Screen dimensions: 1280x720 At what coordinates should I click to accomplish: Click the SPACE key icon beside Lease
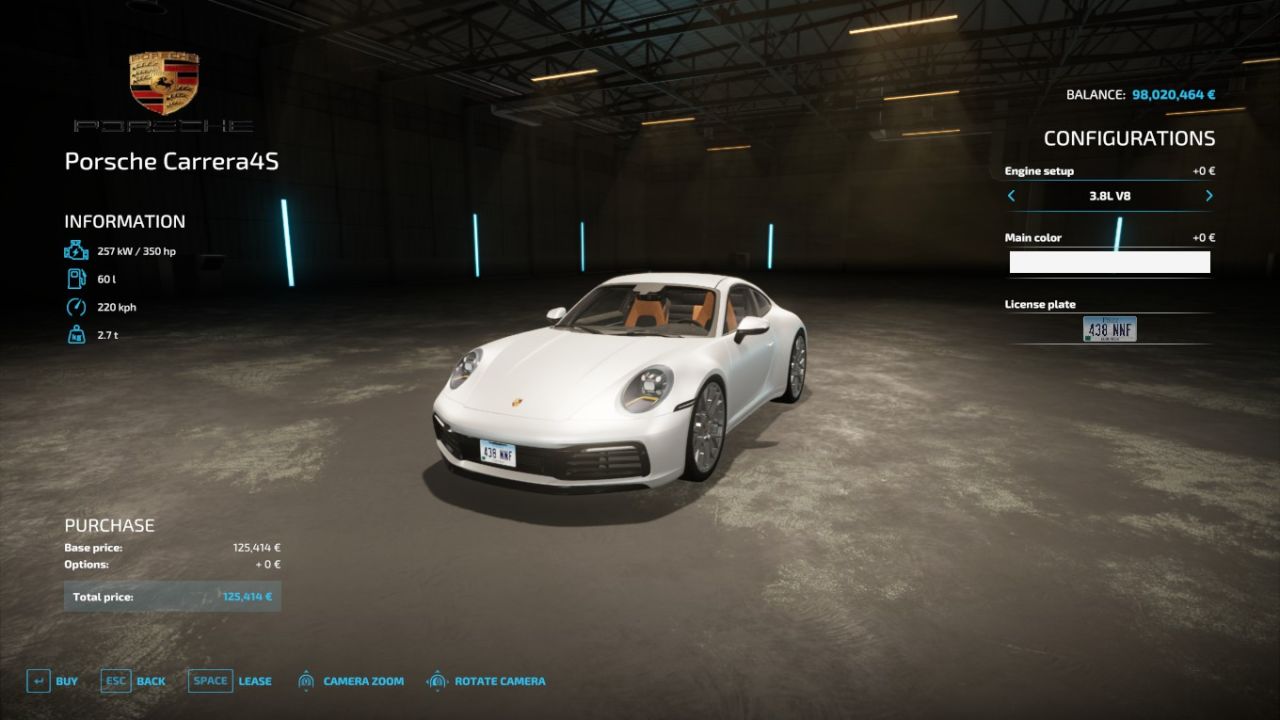210,680
